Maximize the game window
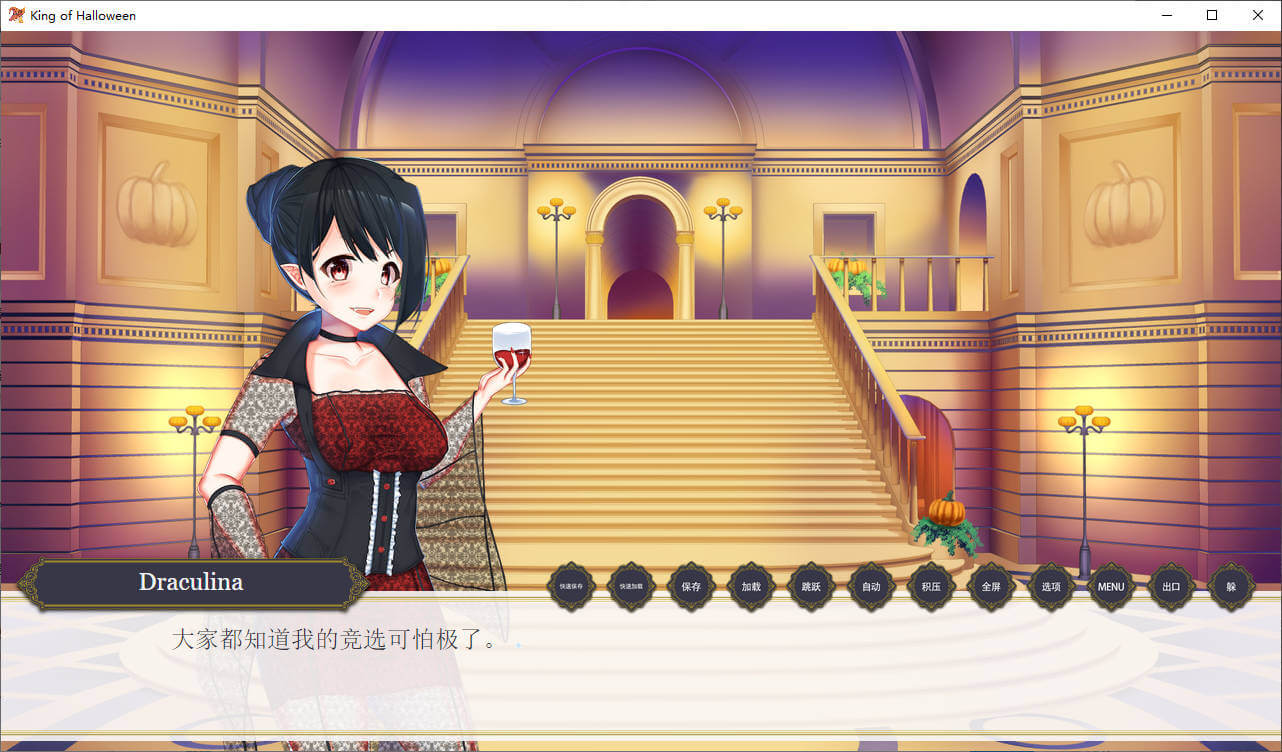The width and height of the screenshot is (1282, 752). (x=1212, y=15)
